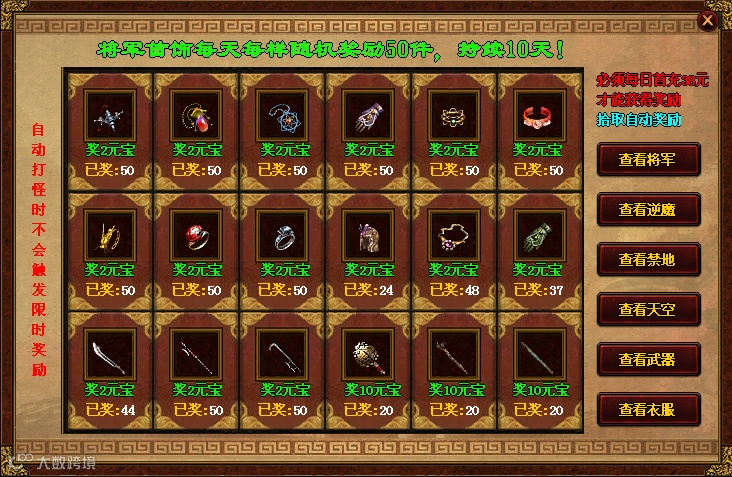
Task: Select the 查看天空 button
Action: pyautogui.click(x=648, y=310)
